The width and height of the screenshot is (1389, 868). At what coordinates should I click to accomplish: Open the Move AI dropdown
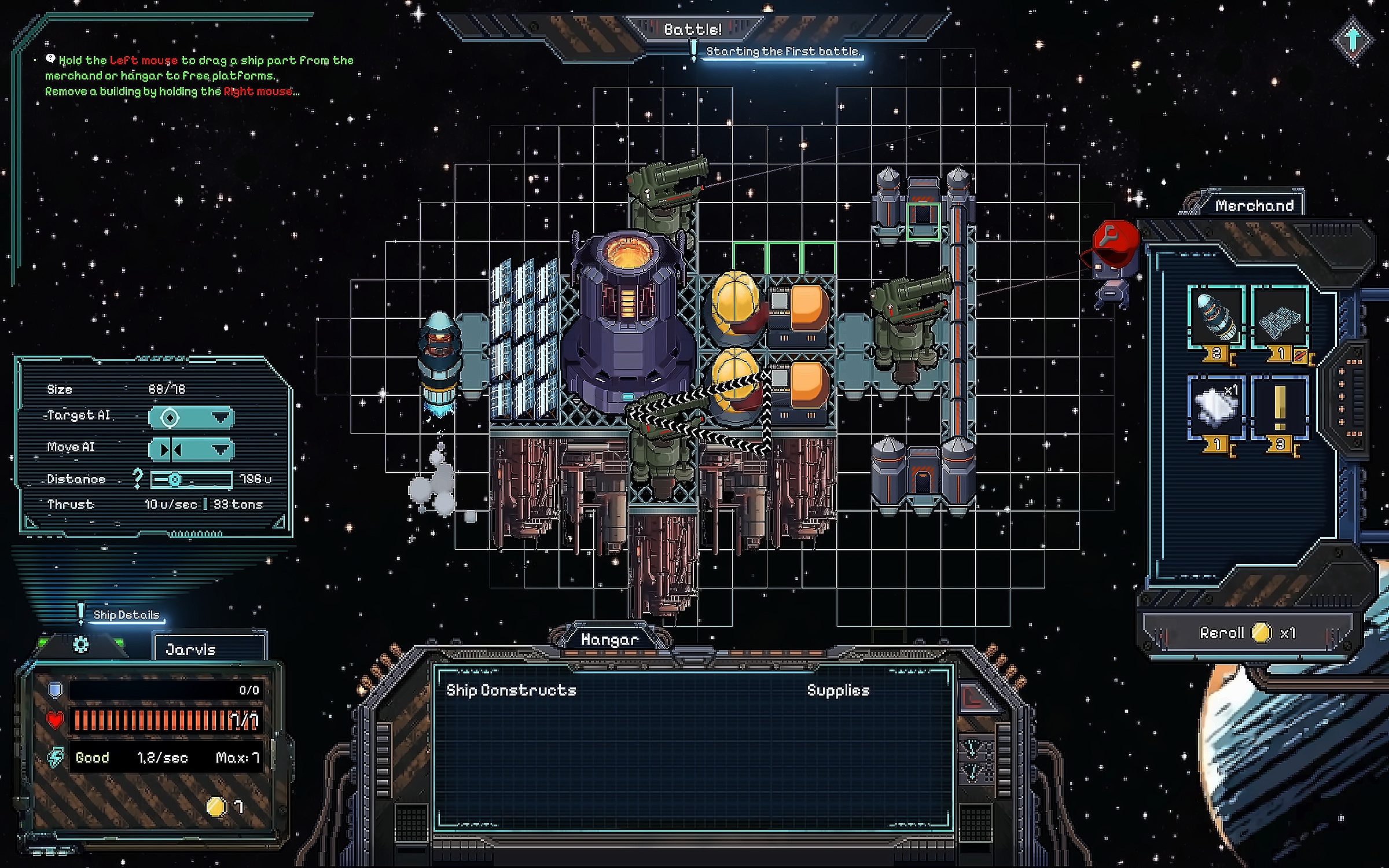pyautogui.click(x=191, y=449)
